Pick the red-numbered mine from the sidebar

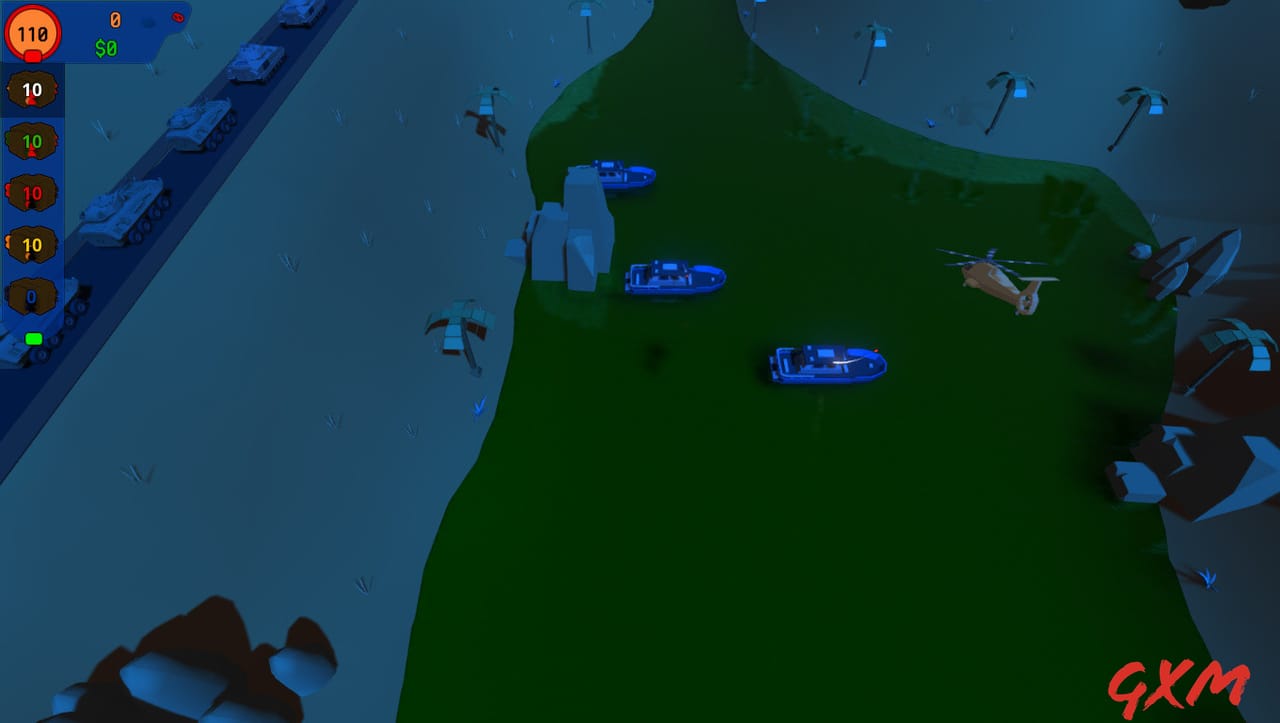[32, 193]
